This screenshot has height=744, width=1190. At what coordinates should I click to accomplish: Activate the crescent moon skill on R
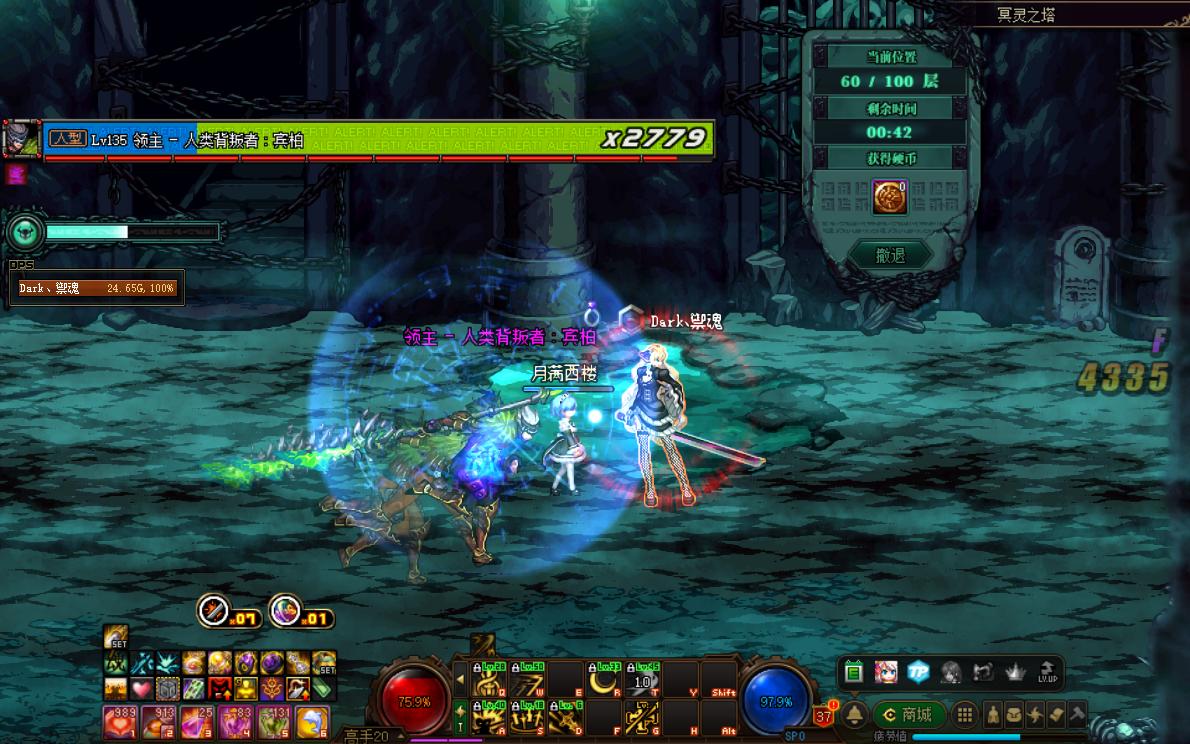pyautogui.click(x=602, y=681)
